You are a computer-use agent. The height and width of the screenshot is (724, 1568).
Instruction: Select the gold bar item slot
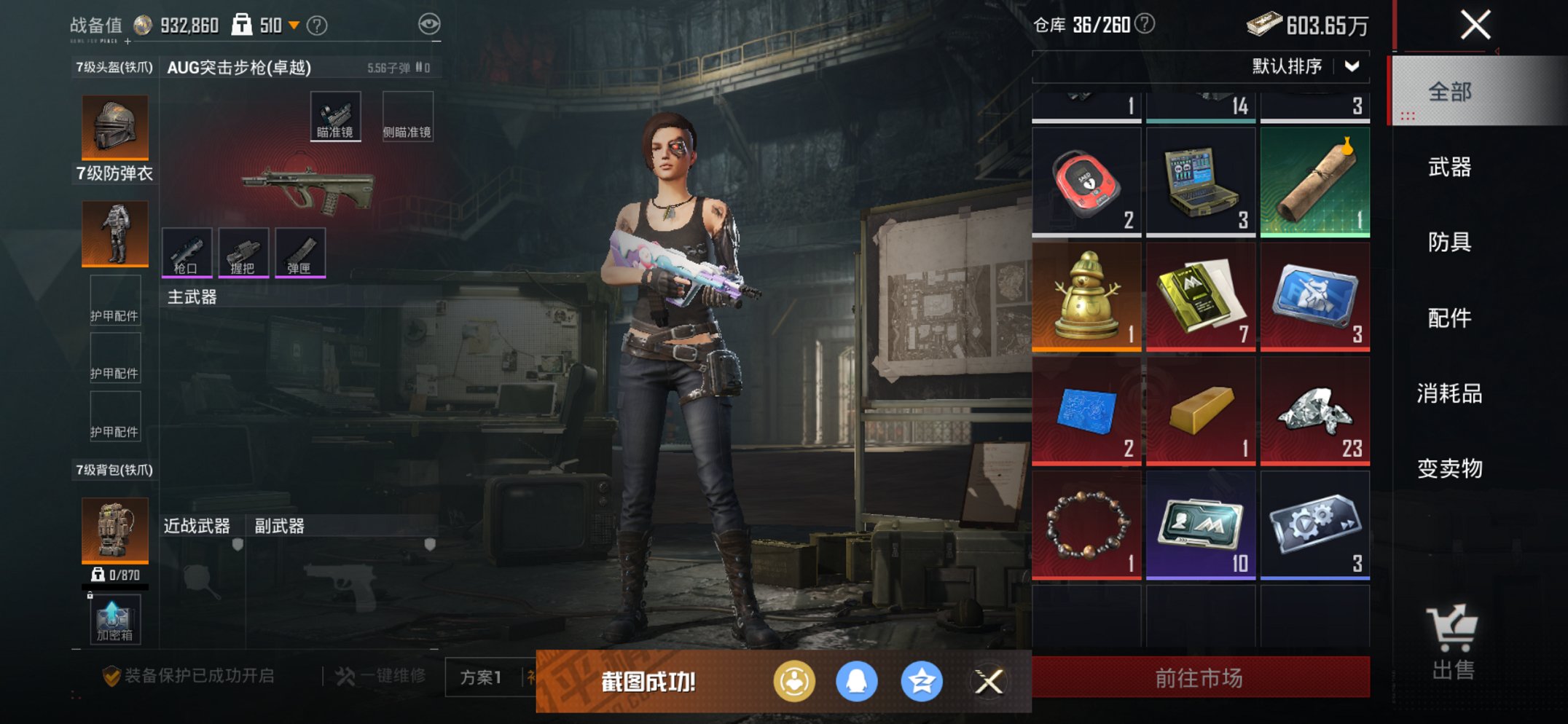(x=1201, y=411)
